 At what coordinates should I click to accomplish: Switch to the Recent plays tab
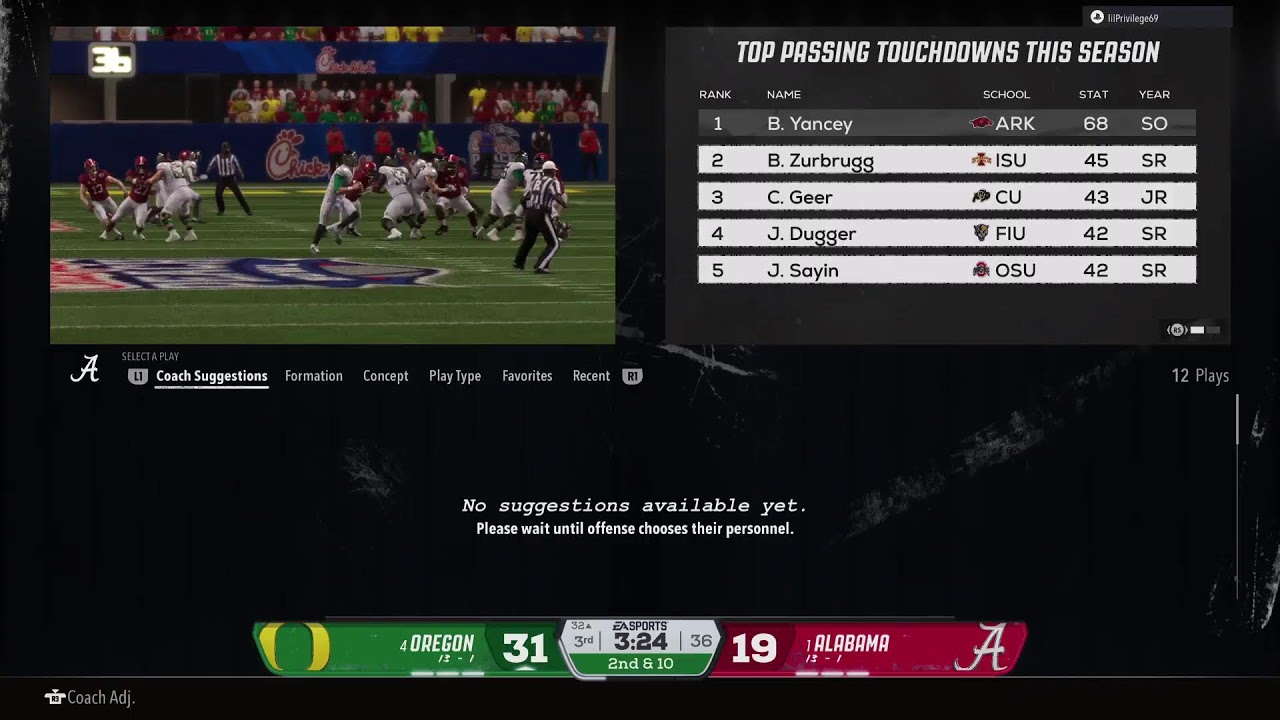pyautogui.click(x=591, y=376)
